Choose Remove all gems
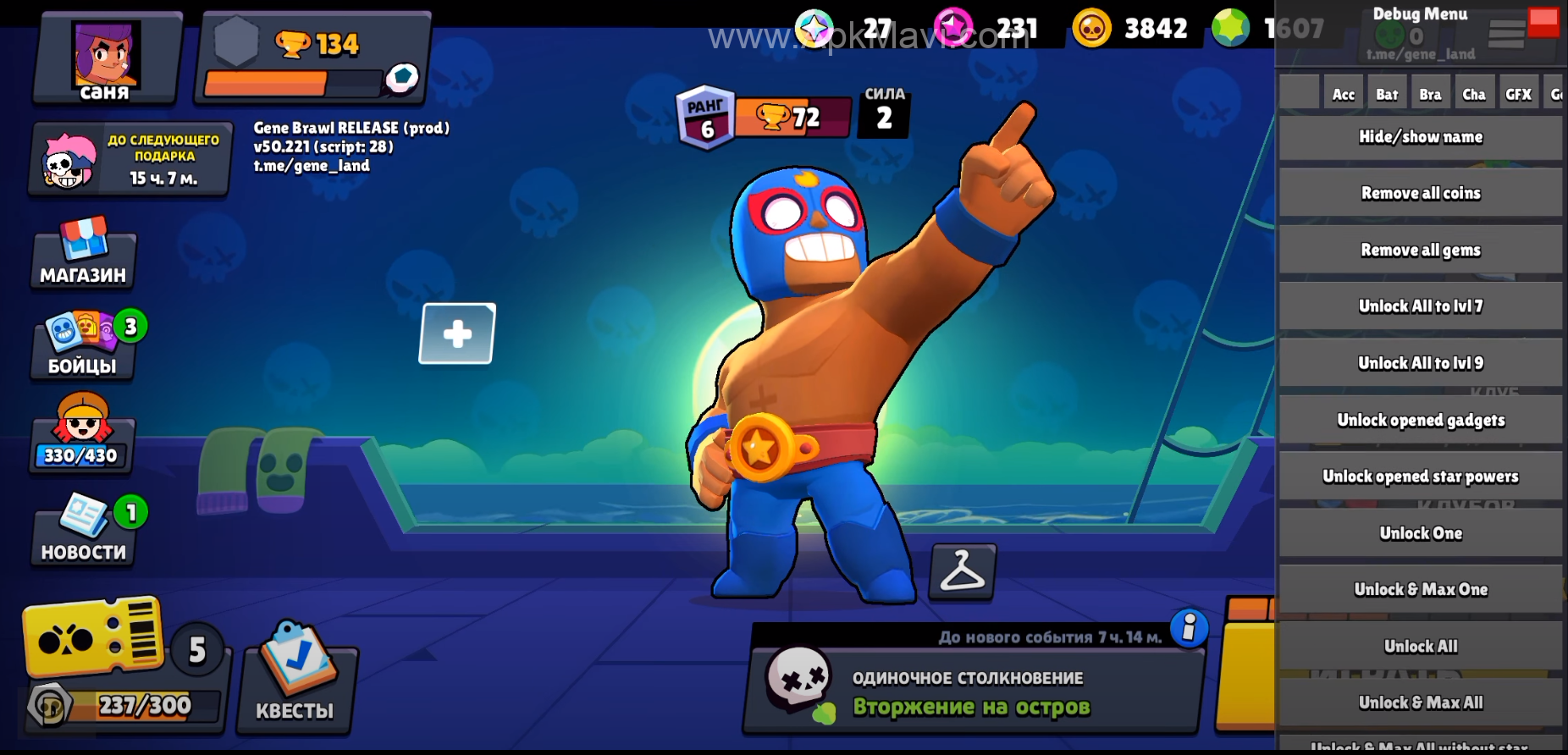This screenshot has height=755, width=1568. [x=1420, y=251]
